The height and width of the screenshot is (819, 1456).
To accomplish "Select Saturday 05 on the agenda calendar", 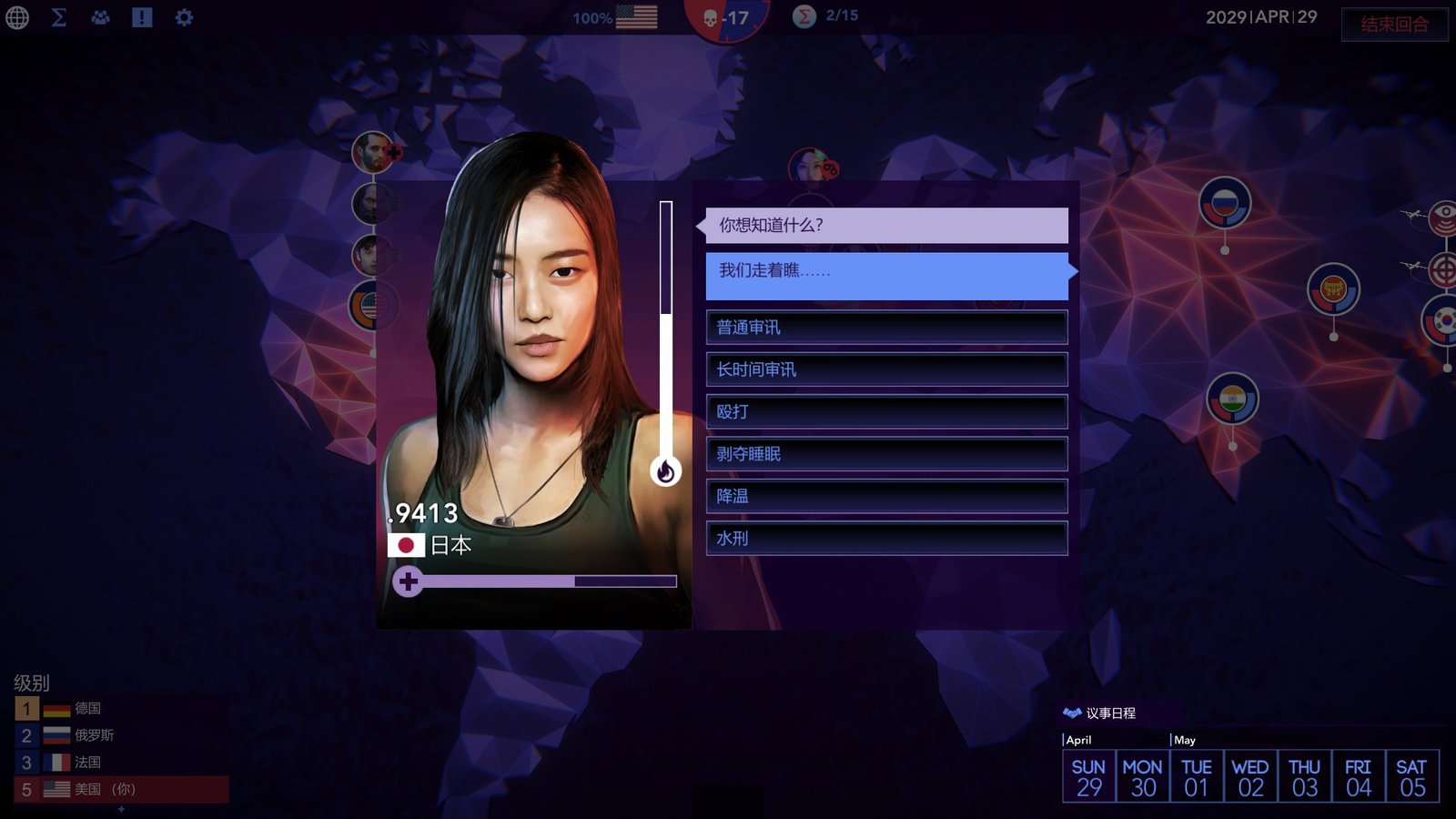I will tap(1411, 777).
